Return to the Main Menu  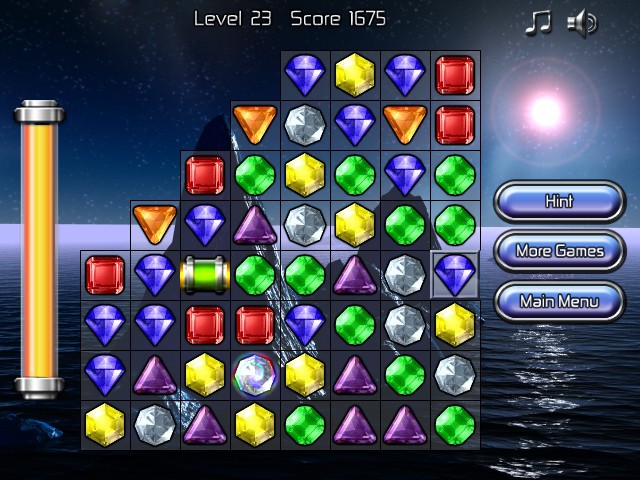pyautogui.click(x=558, y=300)
